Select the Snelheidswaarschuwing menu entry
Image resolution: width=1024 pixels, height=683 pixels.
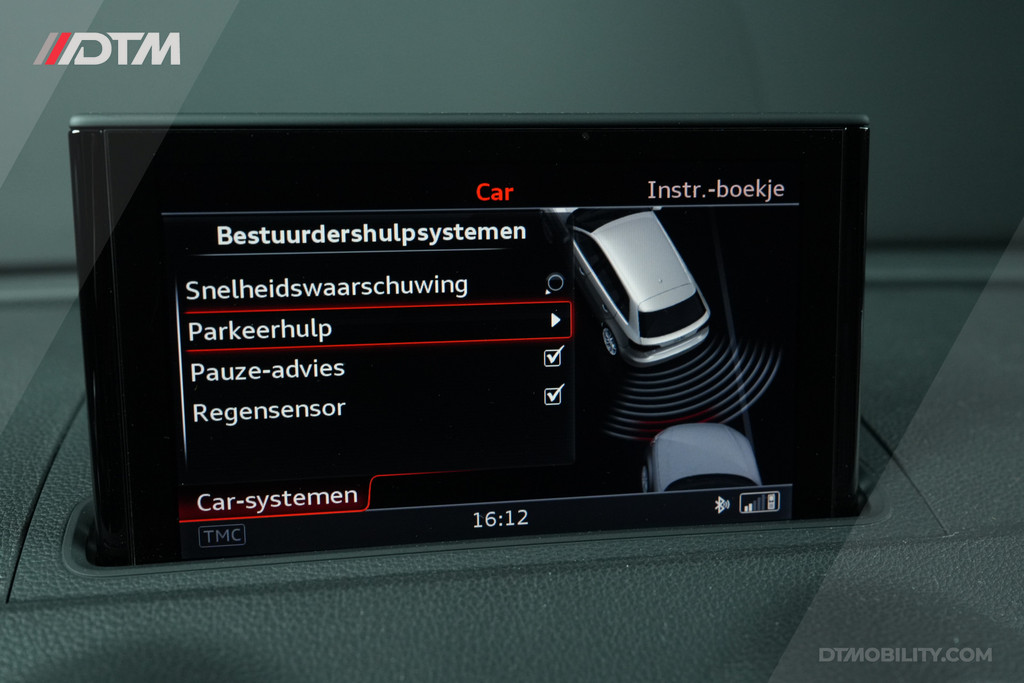coord(326,287)
